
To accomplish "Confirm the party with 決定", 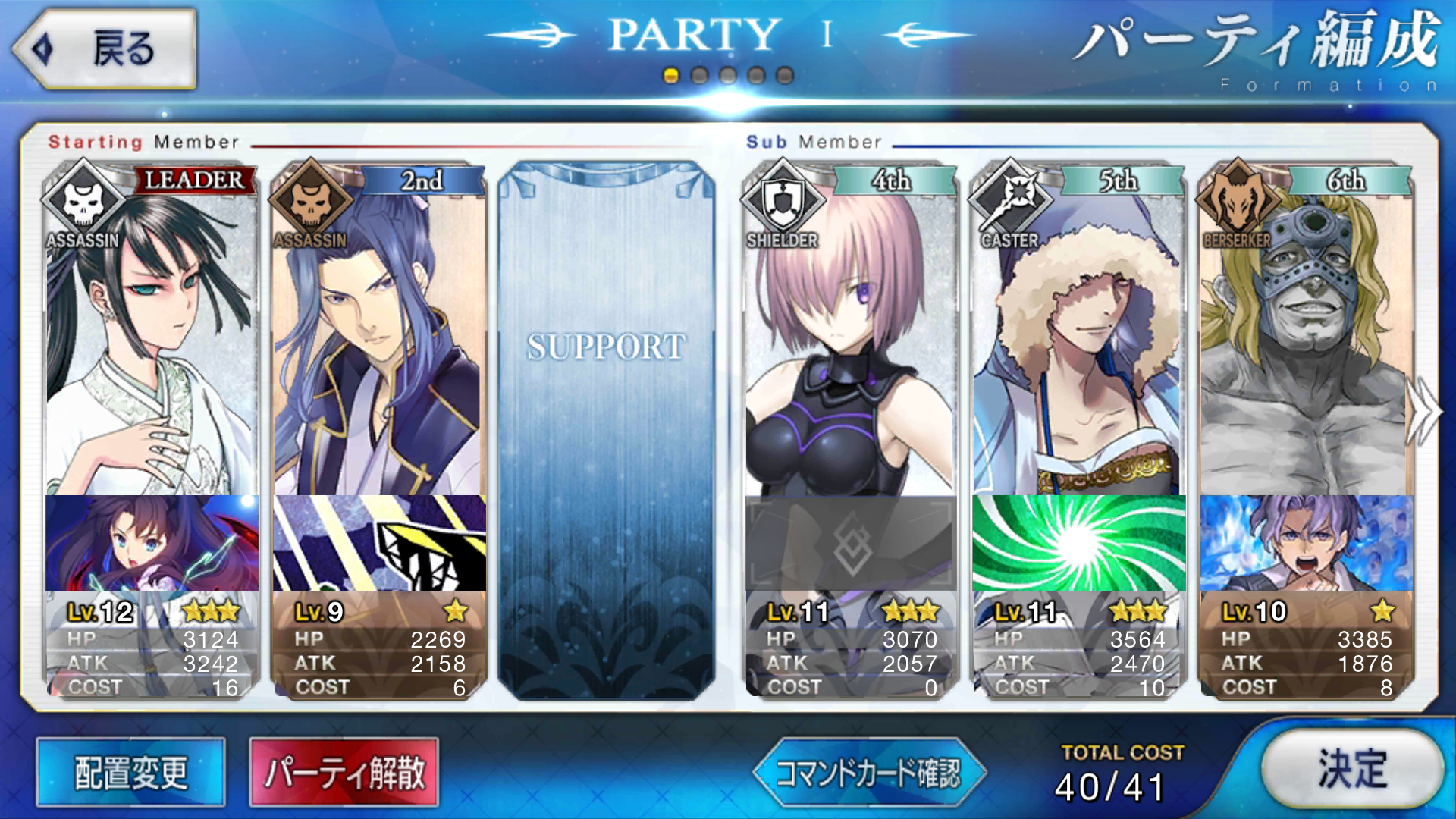I will coord(1352,769).
